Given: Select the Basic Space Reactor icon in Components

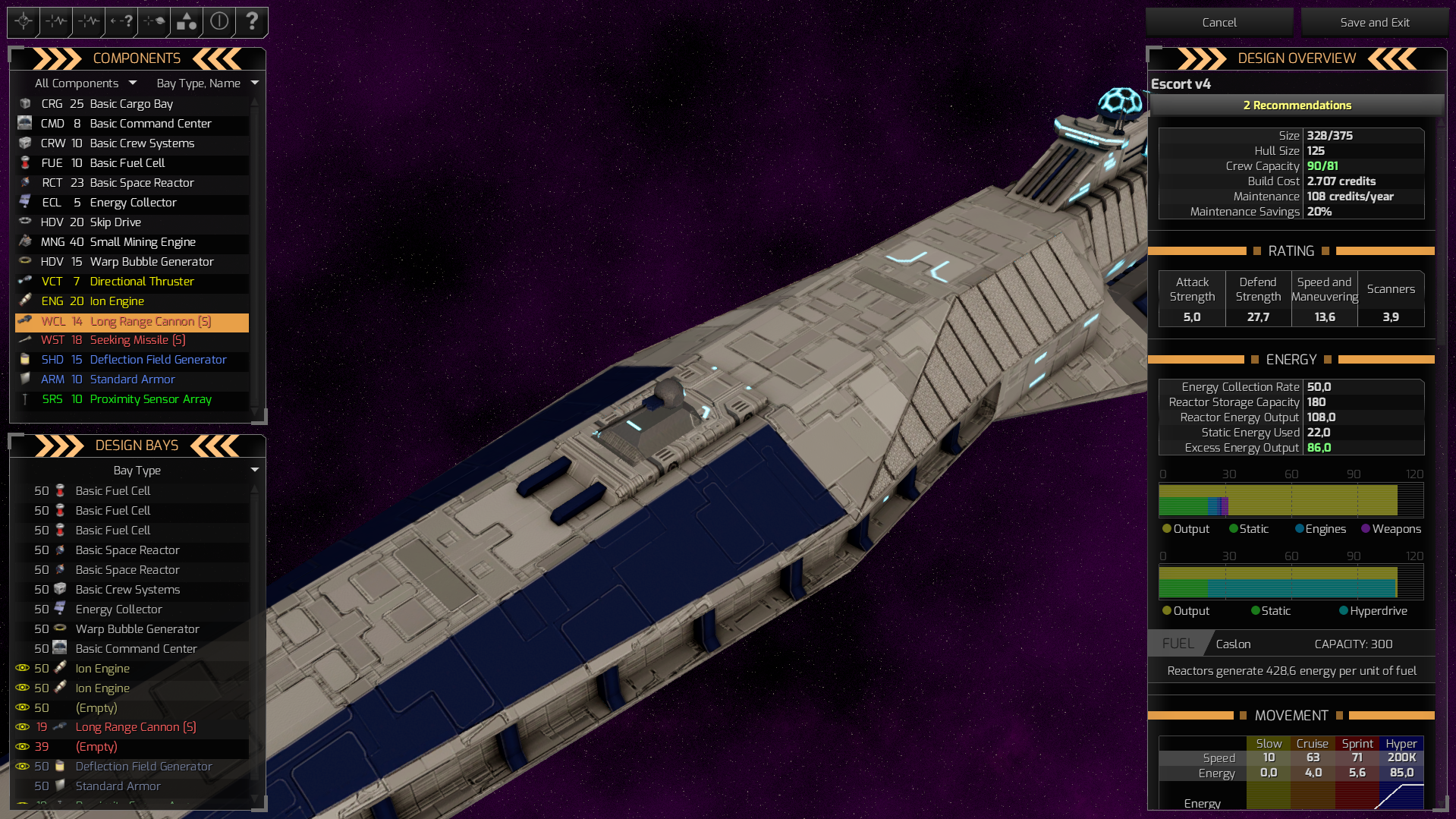Looking at the screenshot, I should tap(25, 183).
